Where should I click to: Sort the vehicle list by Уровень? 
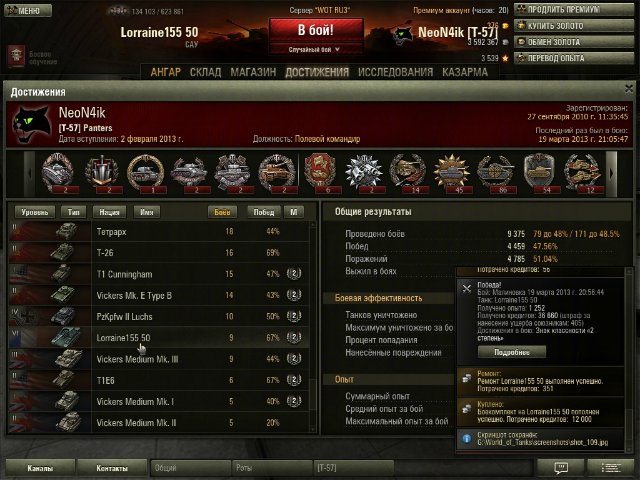coord(34,212)
